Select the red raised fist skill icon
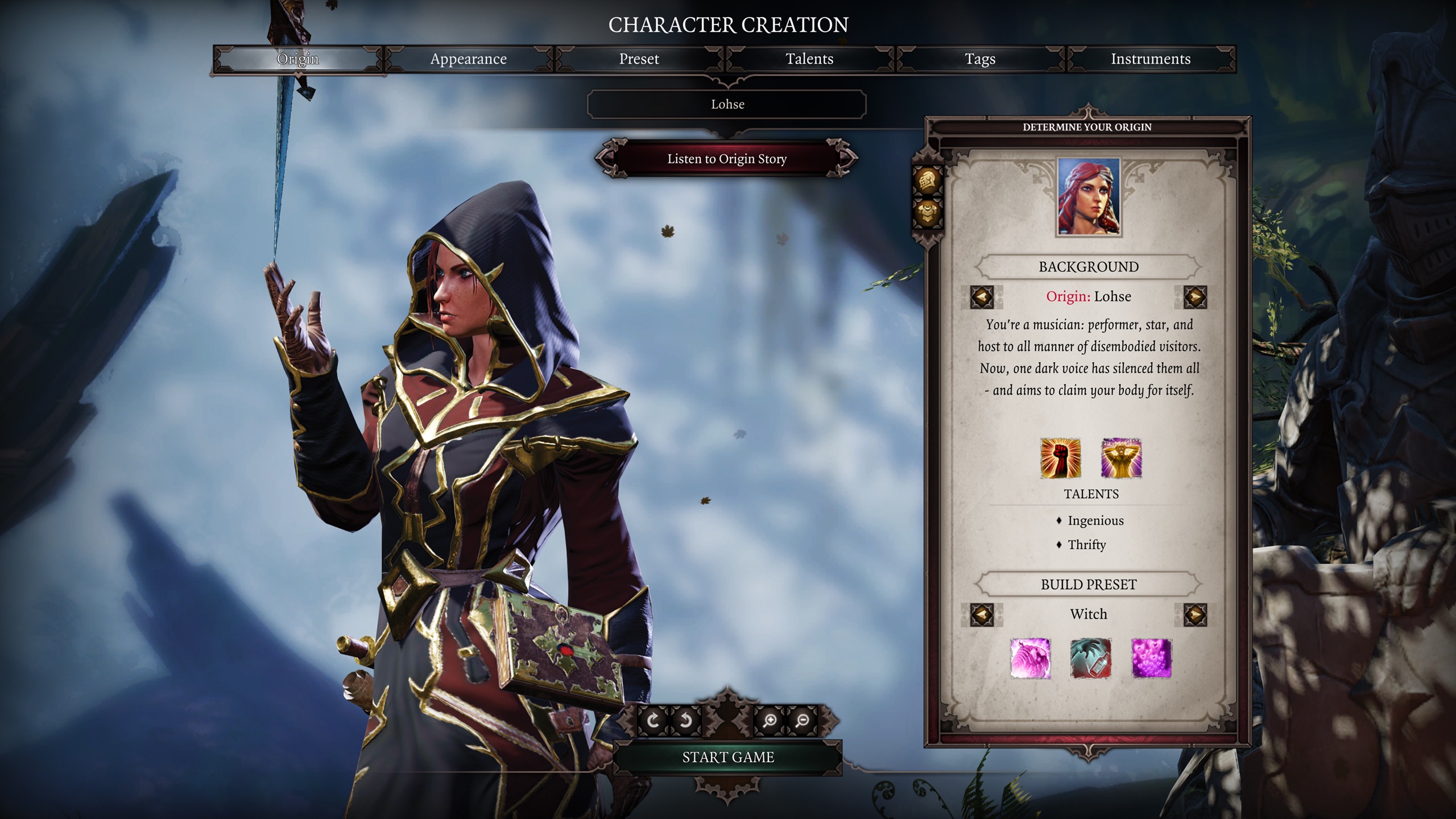Image resolution: width=1456 pixels, height=819 pixels. click(x=1060, y=458)
